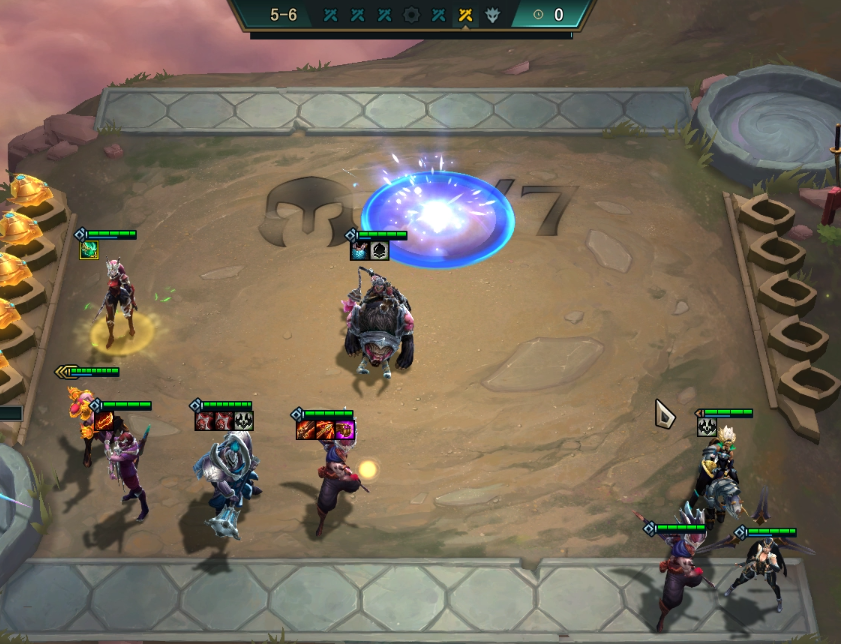Inspect the monster head round icon in stage tracker
The image size is (841, 644).
coord(491,15)
